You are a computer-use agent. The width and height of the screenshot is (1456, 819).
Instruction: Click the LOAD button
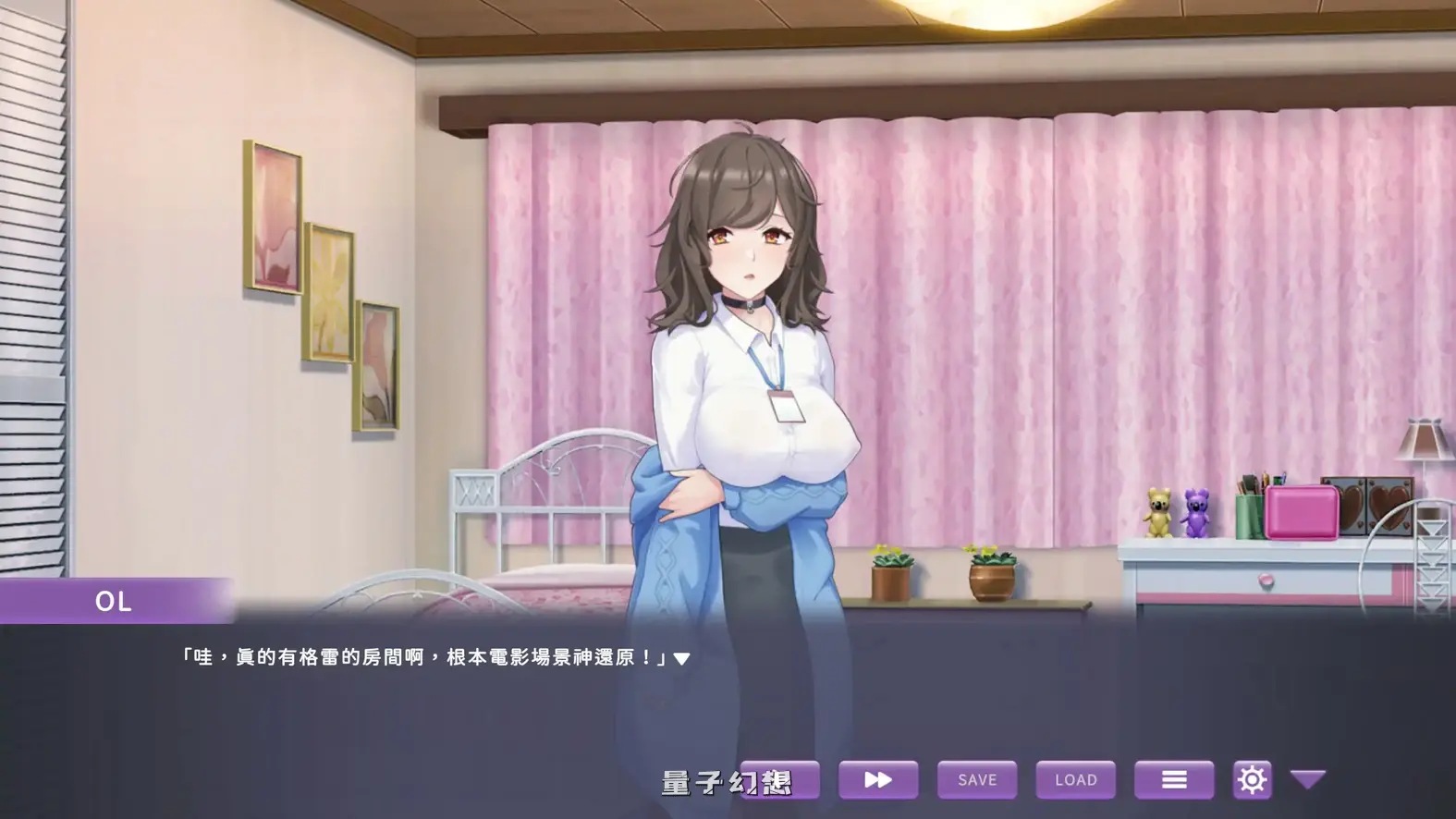coord(1075,779)
